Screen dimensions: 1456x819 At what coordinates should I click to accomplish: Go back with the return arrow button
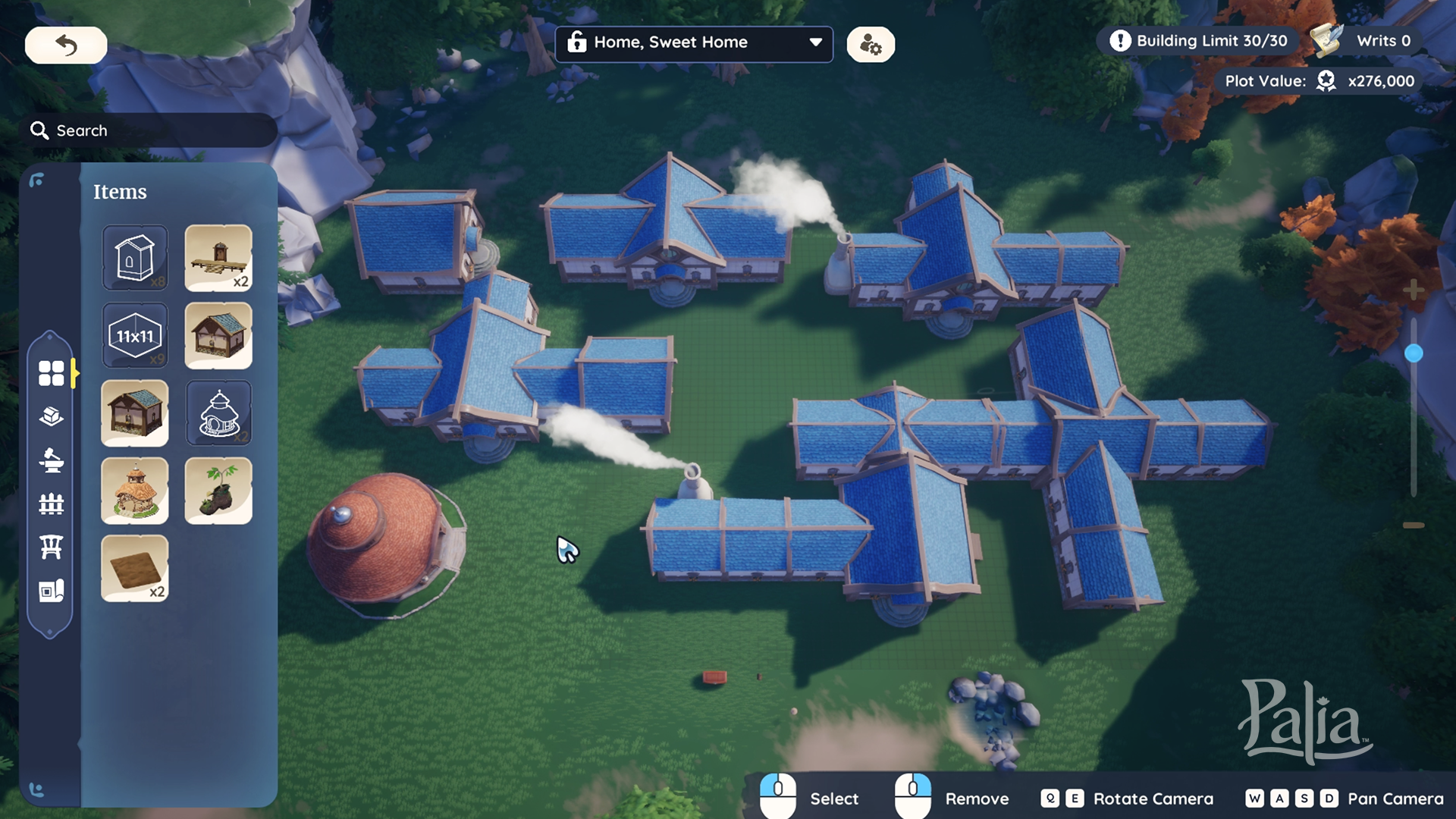[x=66, y=45]
